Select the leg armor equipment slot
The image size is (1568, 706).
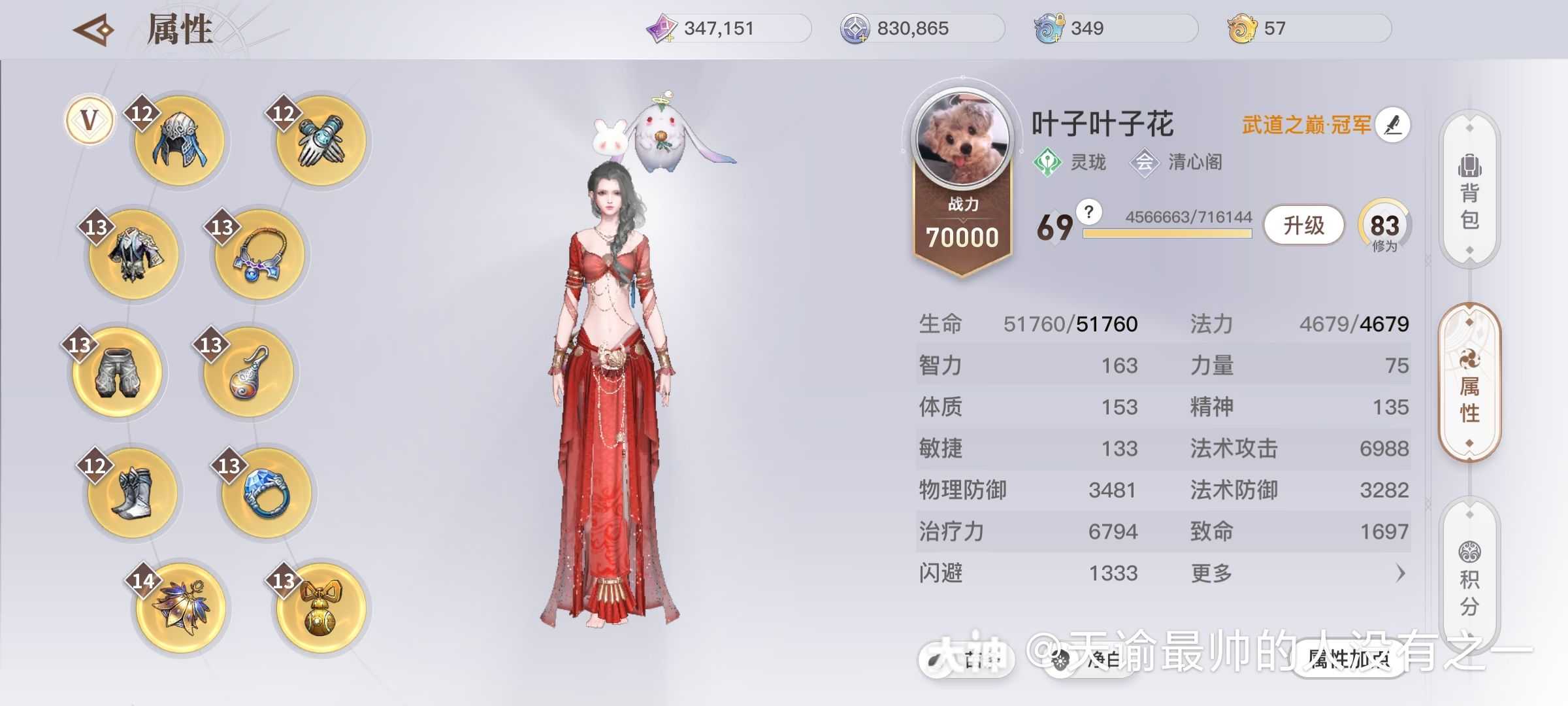[x=118, y=373]
